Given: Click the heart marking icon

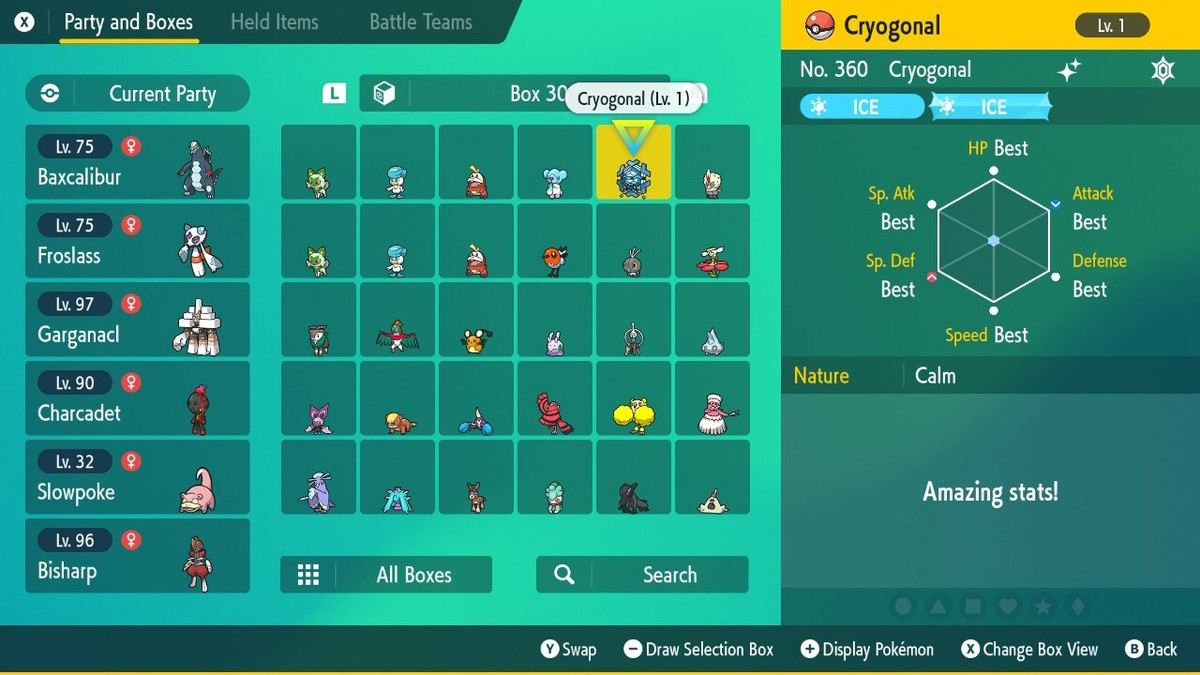Looking at the screenshot, I should pos(1009,607).
